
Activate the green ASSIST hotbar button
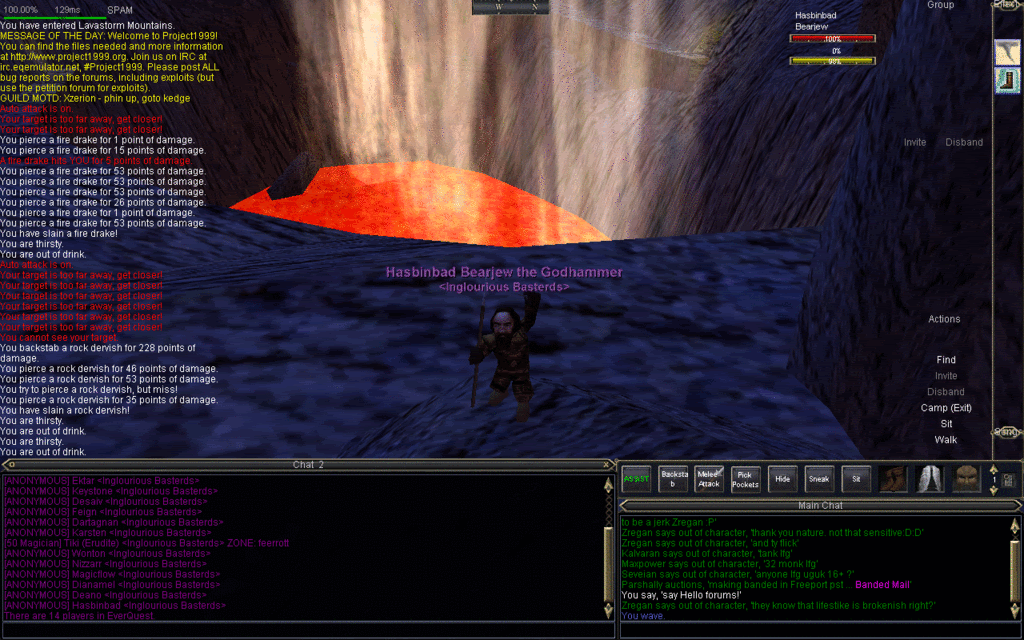(636, 479)
